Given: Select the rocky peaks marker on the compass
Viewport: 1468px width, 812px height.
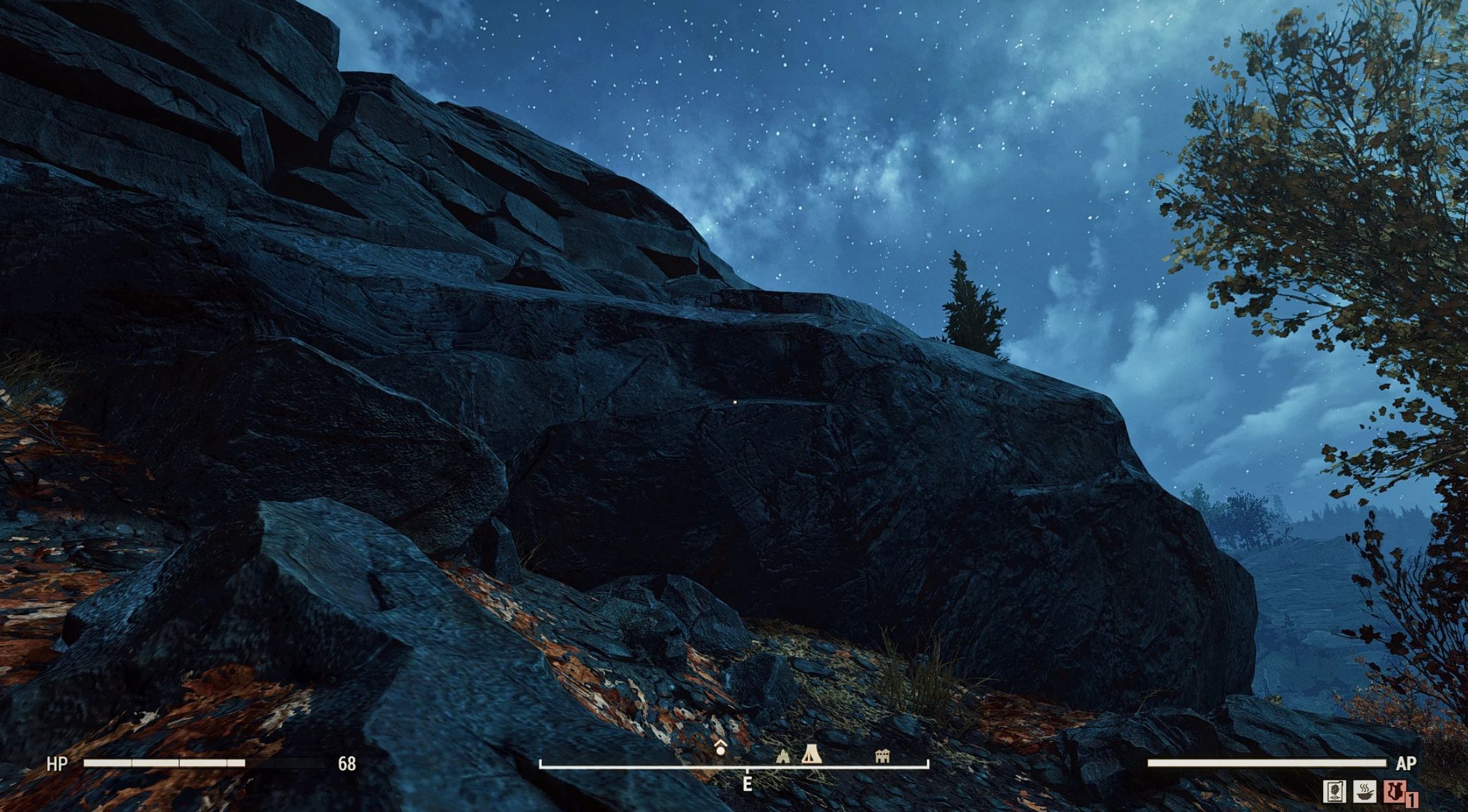Looking at the screenshot, I should [x=783, y=755].
